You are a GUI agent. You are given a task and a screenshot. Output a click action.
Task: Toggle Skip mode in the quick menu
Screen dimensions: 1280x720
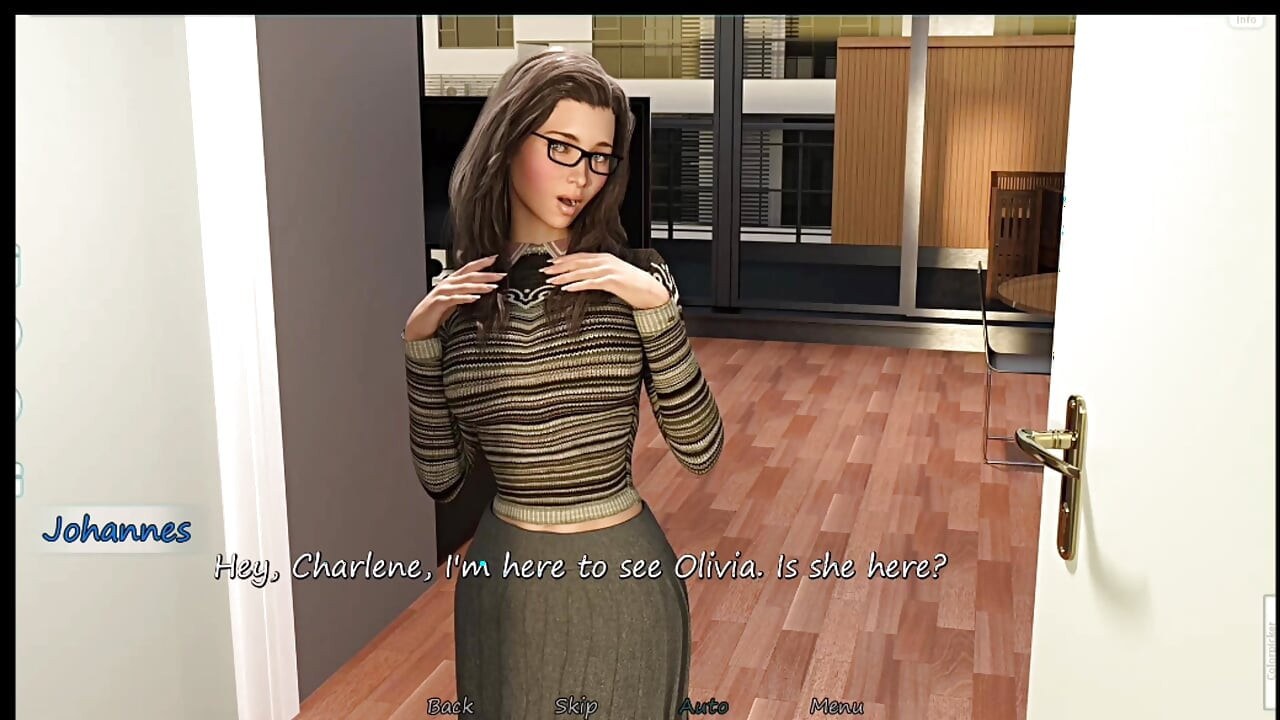575,706
